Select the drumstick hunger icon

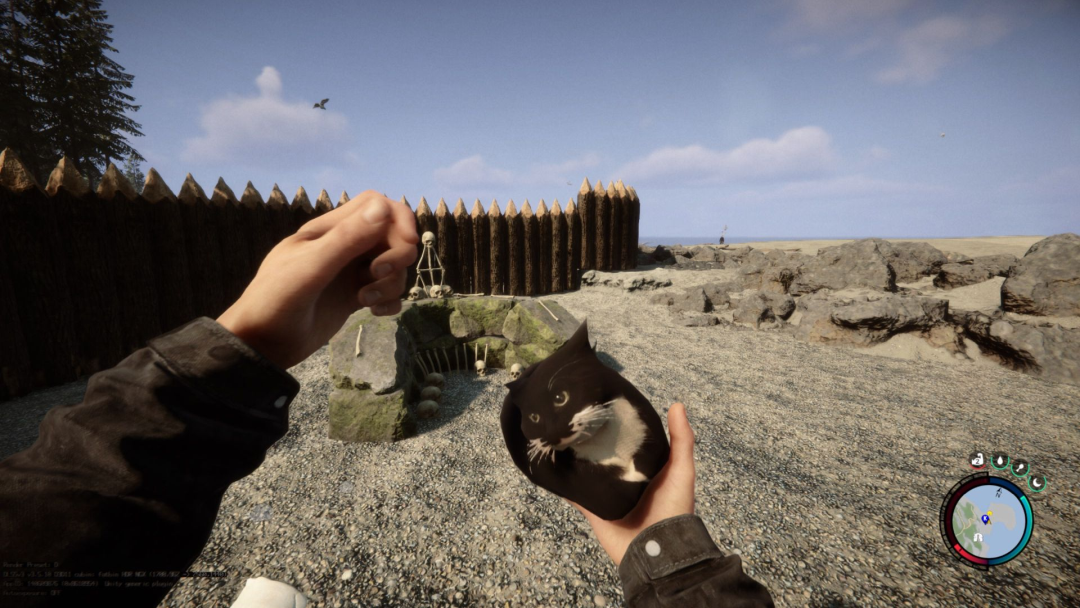pos(1019,466)
